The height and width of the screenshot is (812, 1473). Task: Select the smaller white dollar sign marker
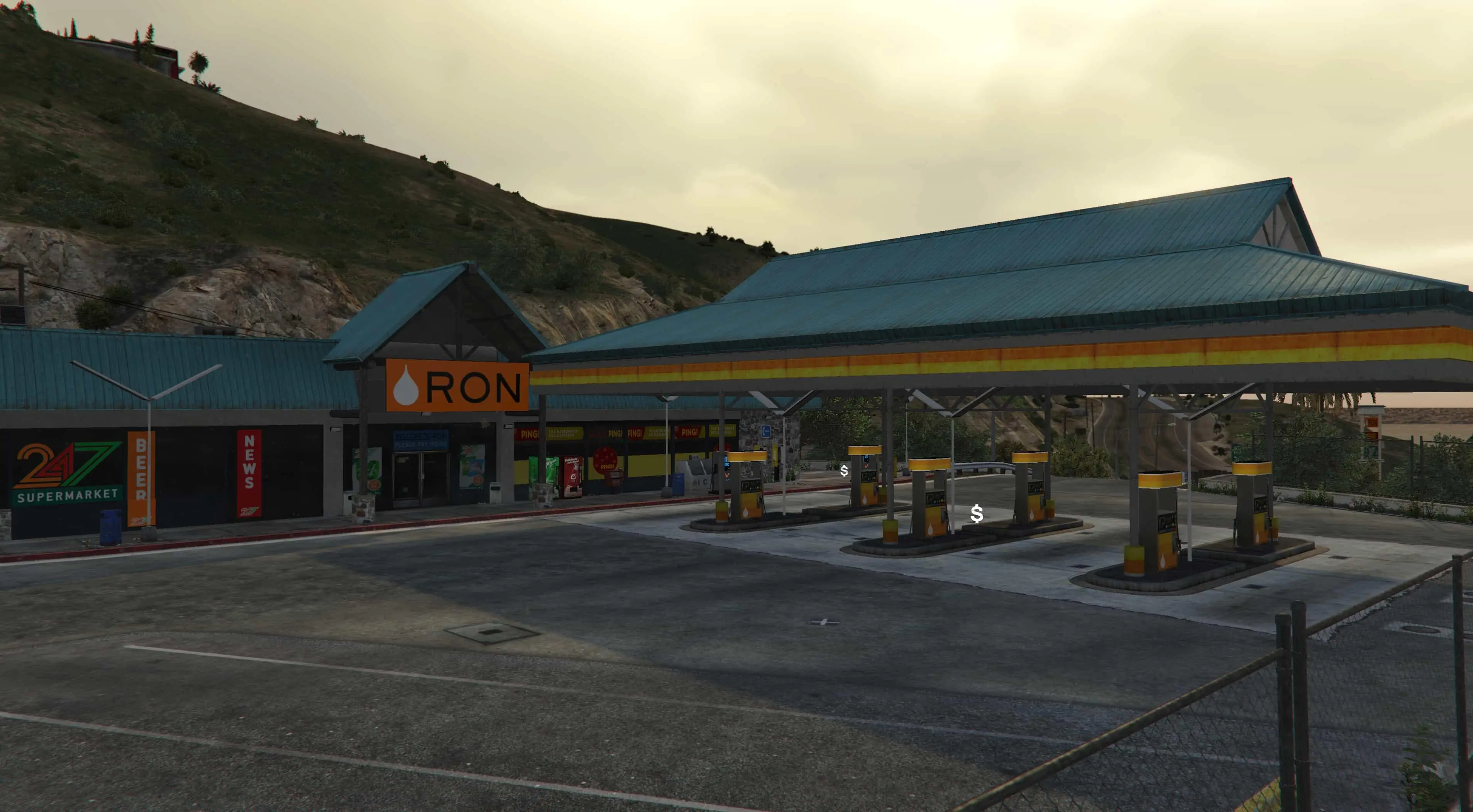(x=844, y=471)
